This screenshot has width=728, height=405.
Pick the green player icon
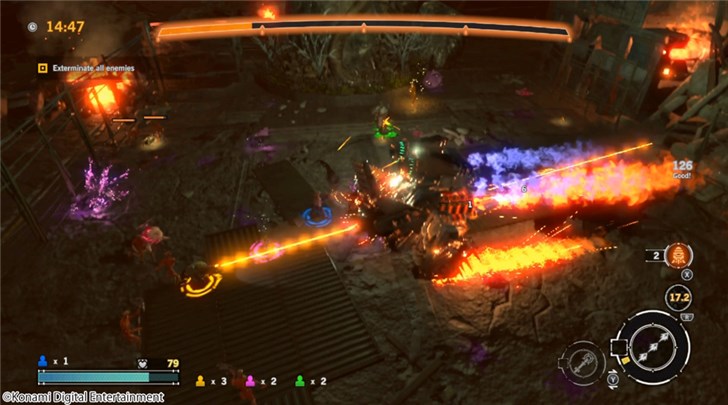299,381
